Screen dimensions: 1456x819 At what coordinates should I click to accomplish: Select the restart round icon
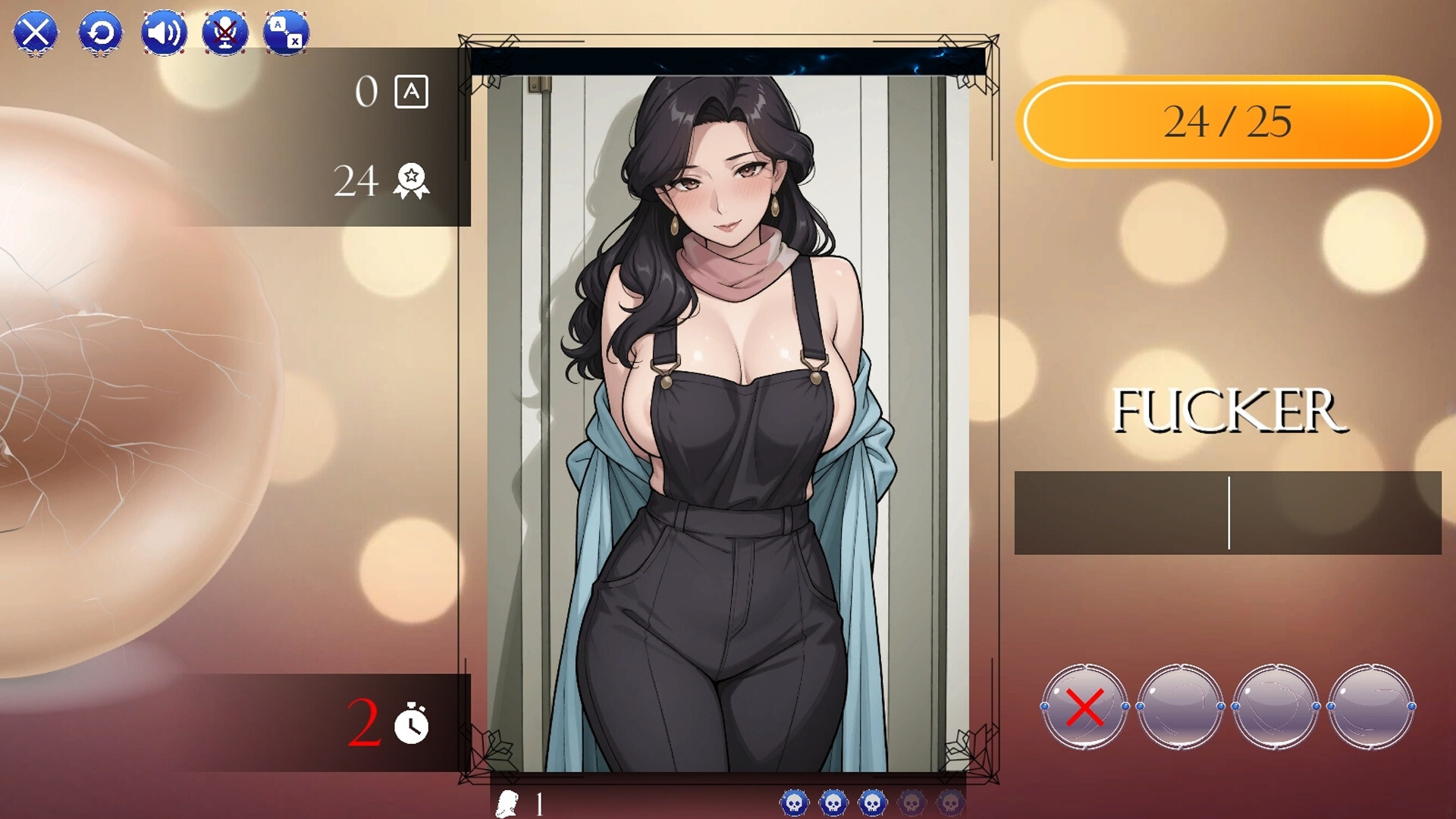click(x=100, y=32)
